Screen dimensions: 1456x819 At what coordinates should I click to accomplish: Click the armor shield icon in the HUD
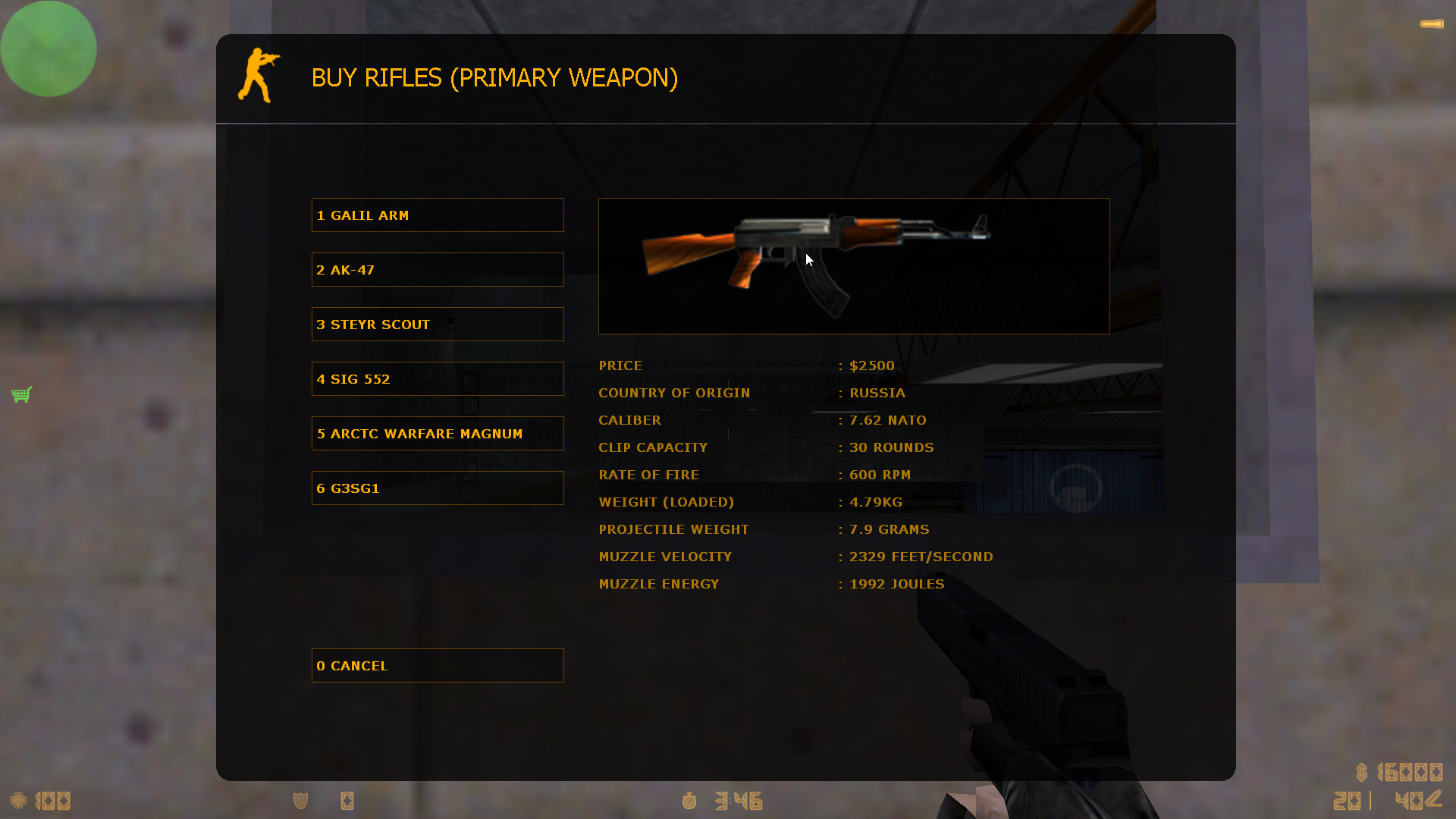click(300, 801)
